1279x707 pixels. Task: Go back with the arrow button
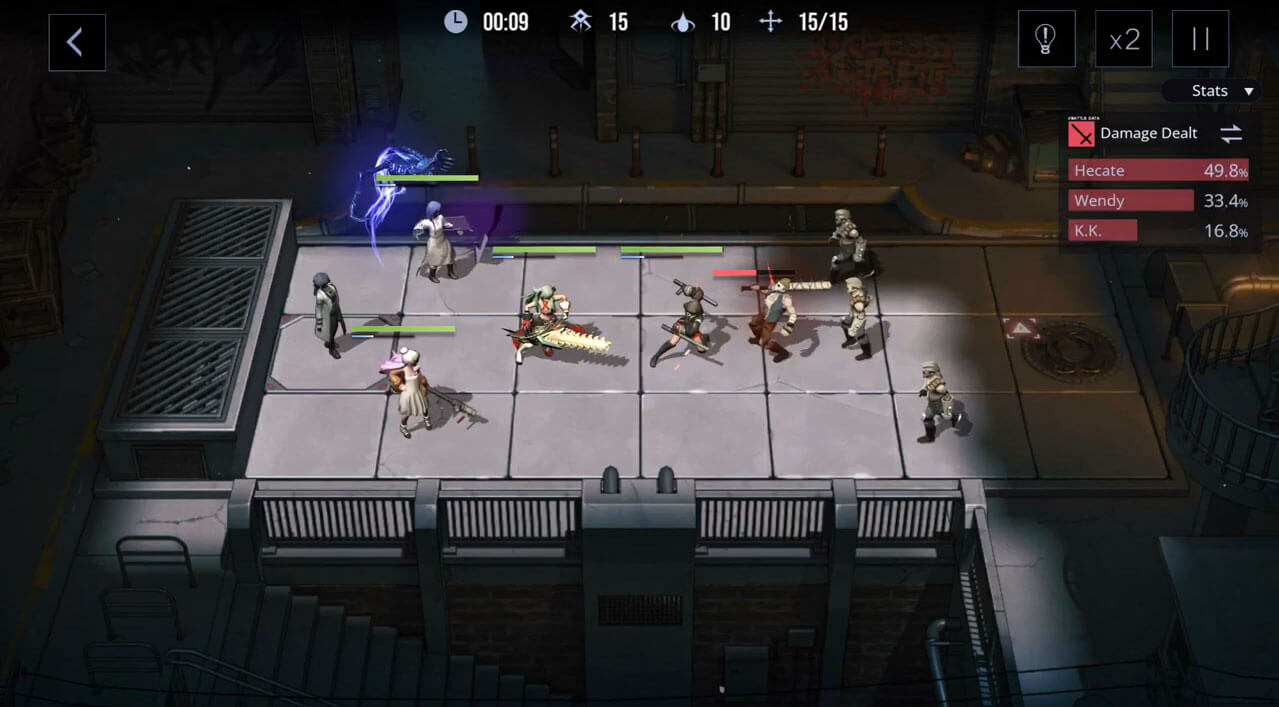[77, 42]
